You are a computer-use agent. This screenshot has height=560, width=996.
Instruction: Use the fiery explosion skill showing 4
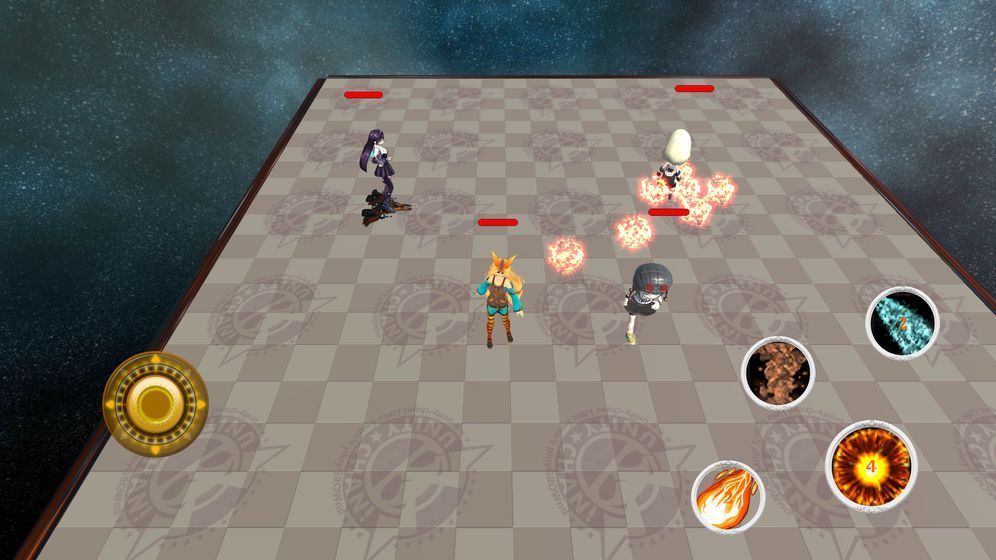click(x=870, y=465)
